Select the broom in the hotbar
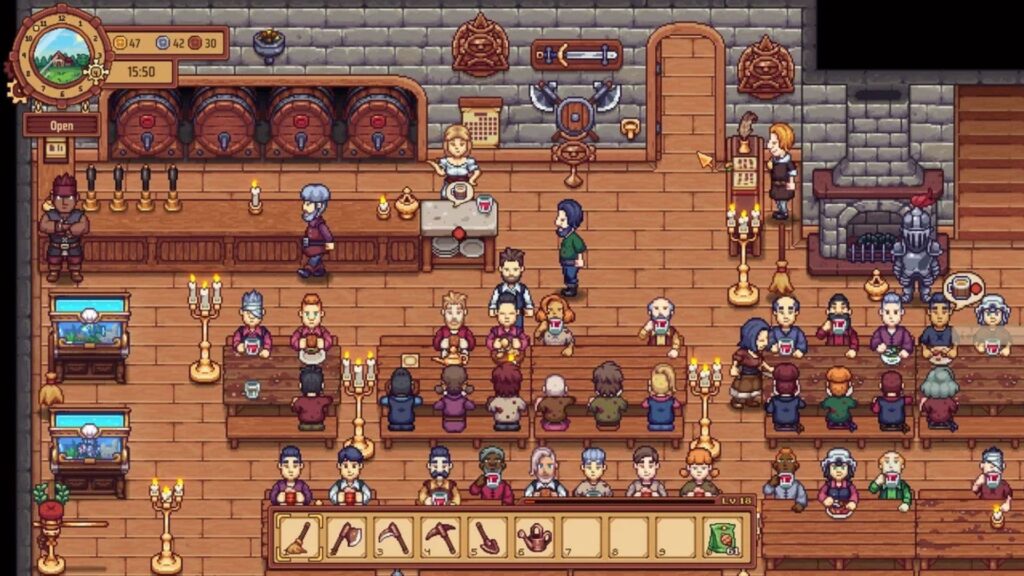The height and width of the screenshot is (576, 1024). click(299, 538)
